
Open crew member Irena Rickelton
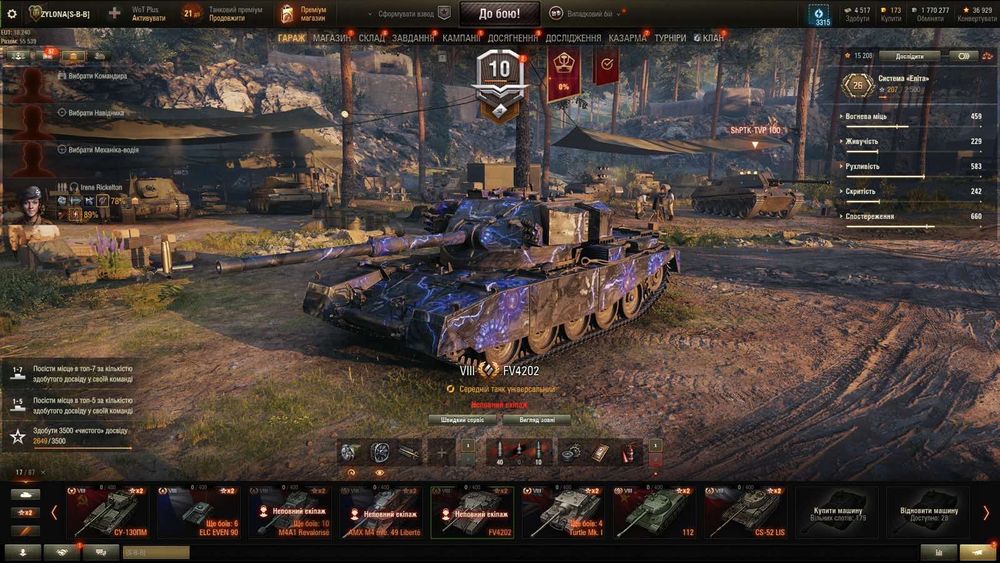point(96,187)
